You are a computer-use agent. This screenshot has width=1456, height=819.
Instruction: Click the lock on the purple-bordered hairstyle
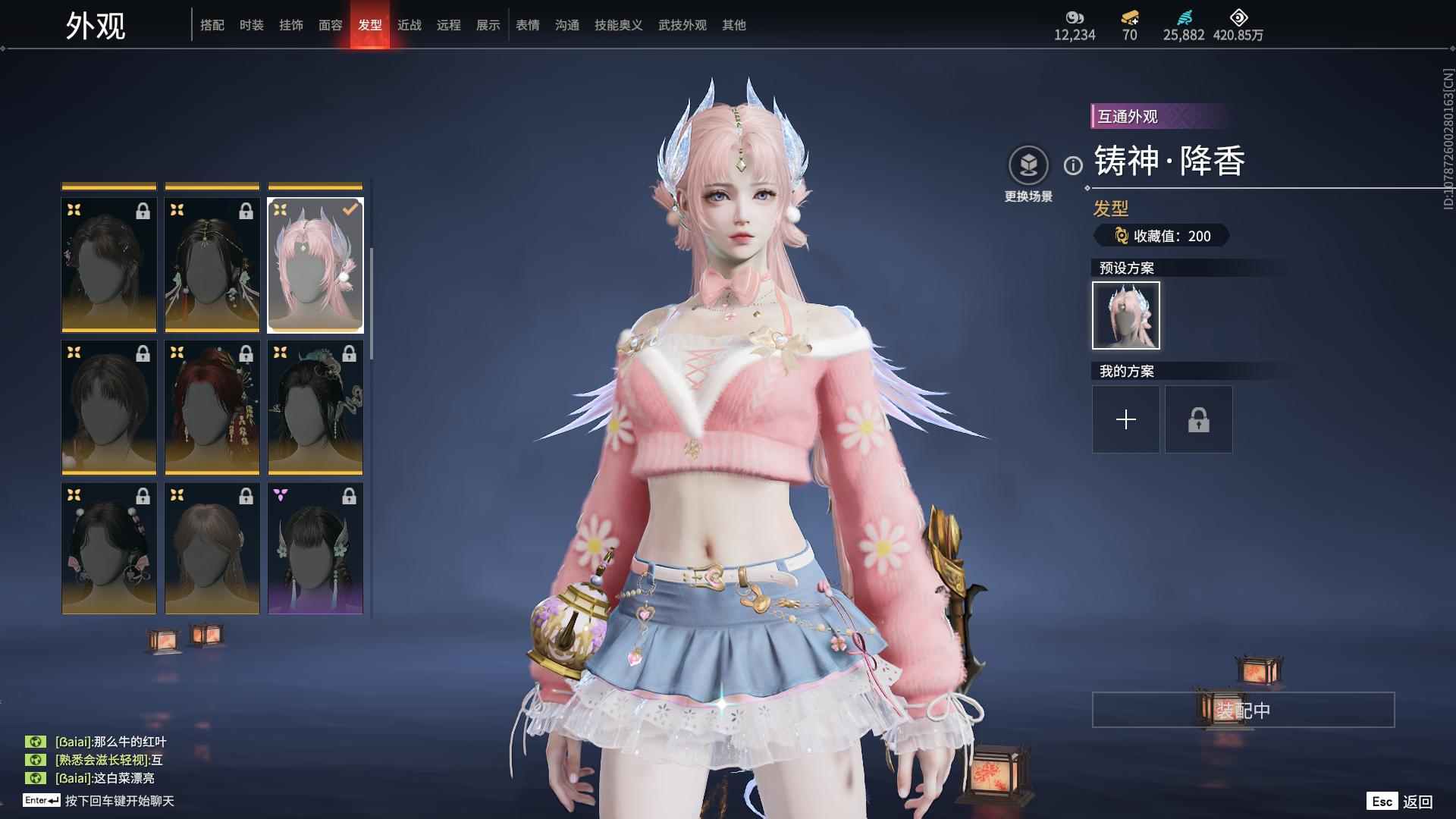pos(350,495)
